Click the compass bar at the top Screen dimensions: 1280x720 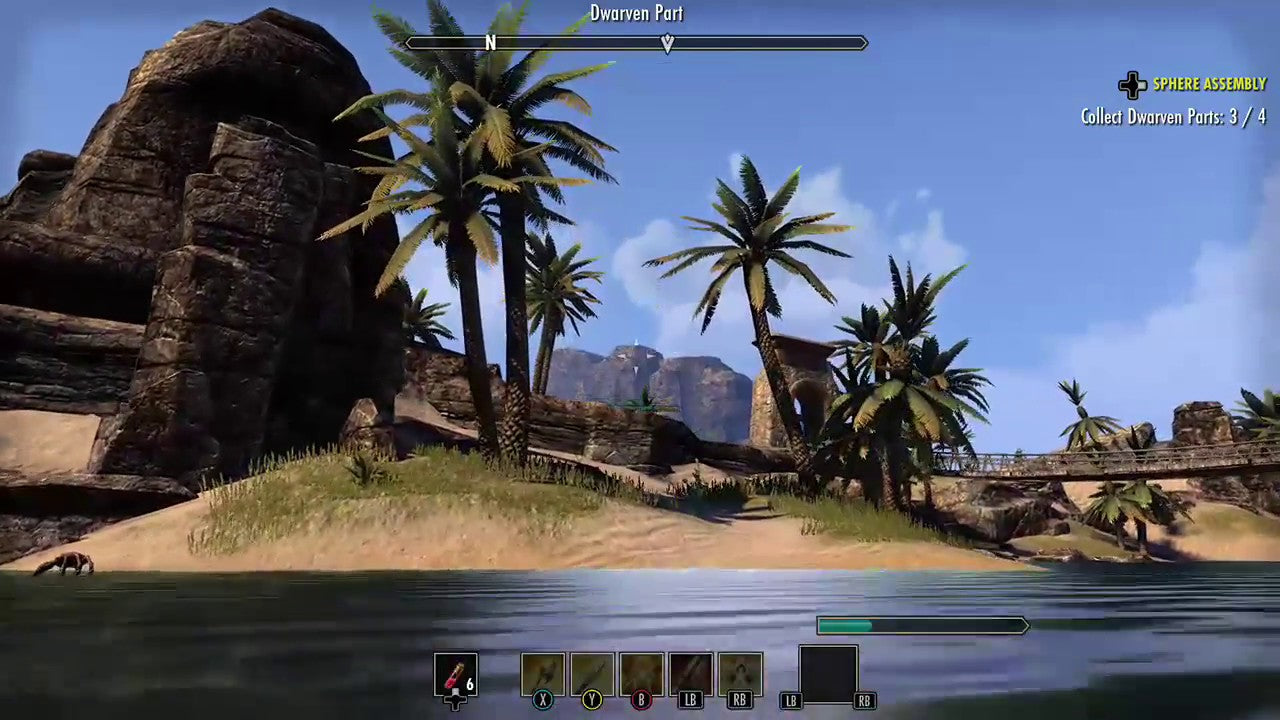(636, 43)
